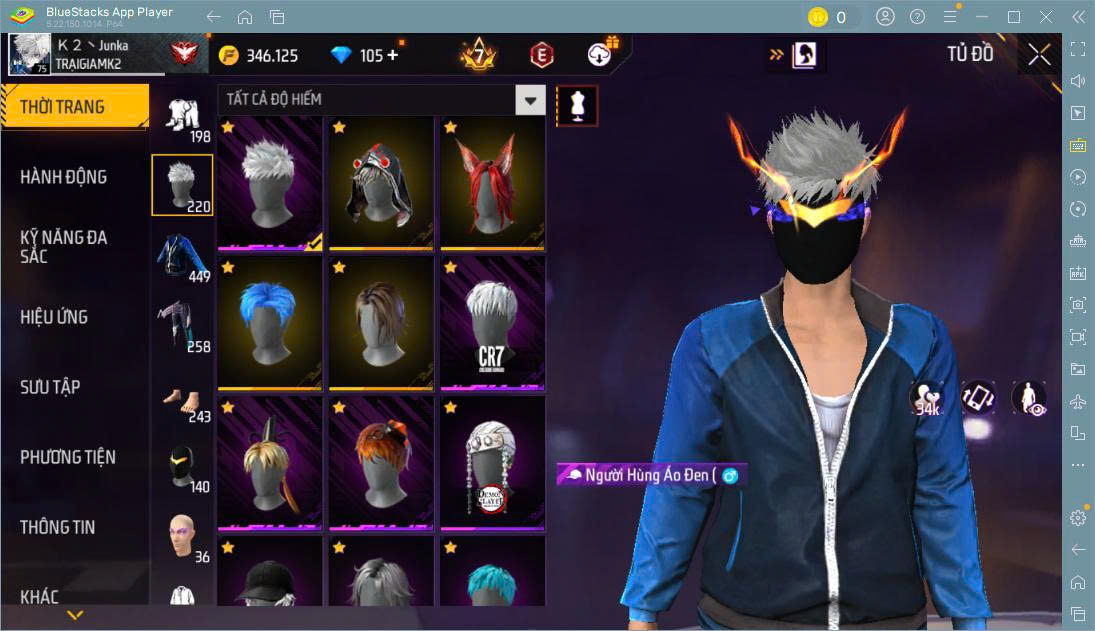1095x631 pixels.
Task: Open the Kỹ Năng Đa Sắc tab
Action: coord(64,247)
